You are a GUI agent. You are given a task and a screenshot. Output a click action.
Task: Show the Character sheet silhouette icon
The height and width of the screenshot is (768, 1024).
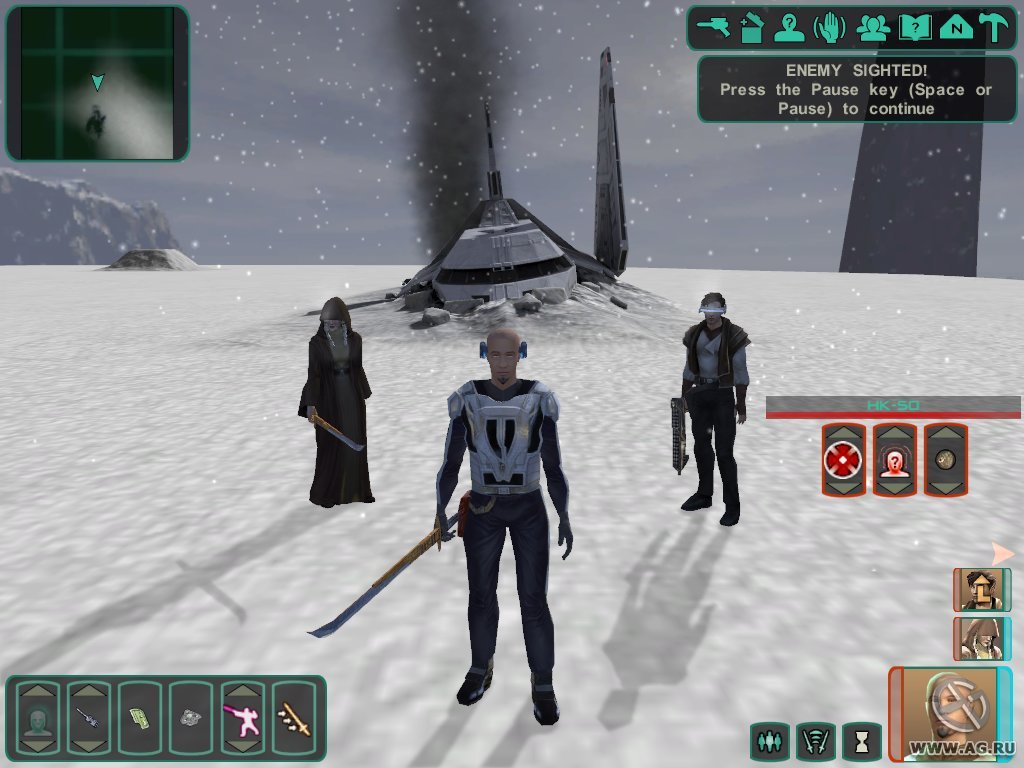click(x=794, y=28)
